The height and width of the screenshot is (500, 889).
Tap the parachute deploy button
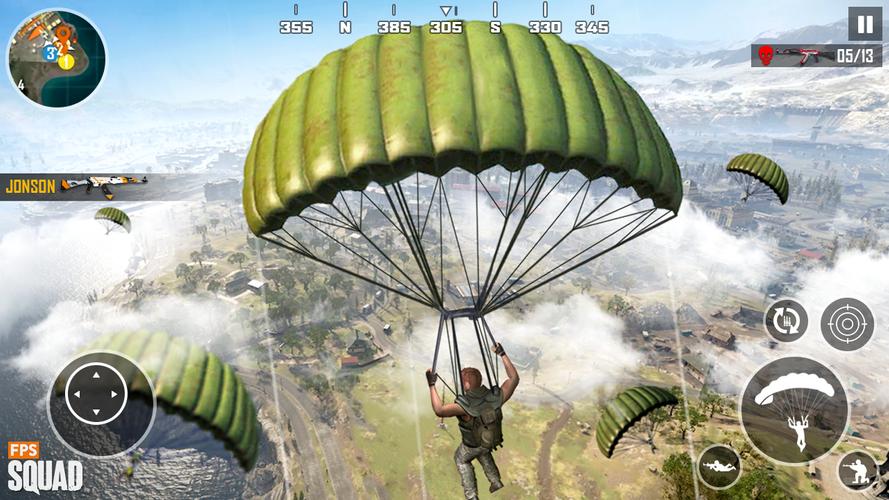tap(794, 410)
